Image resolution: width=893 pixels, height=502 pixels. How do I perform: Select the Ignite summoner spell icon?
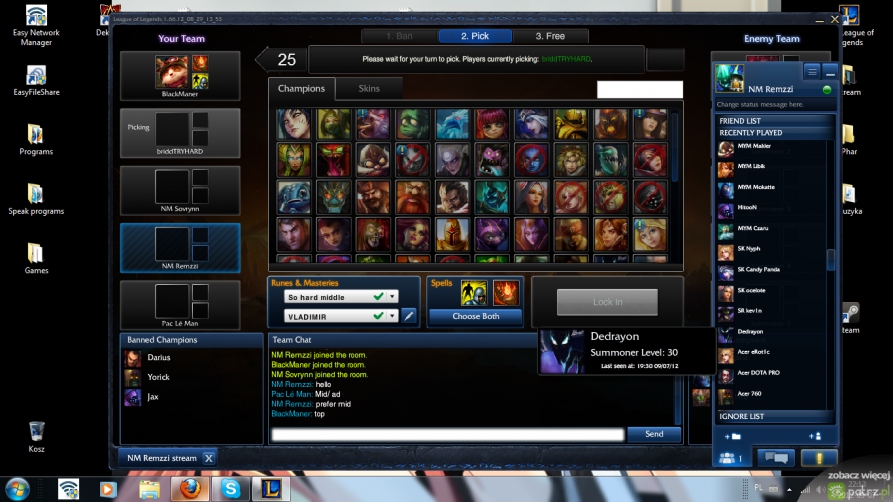point(506,293)
